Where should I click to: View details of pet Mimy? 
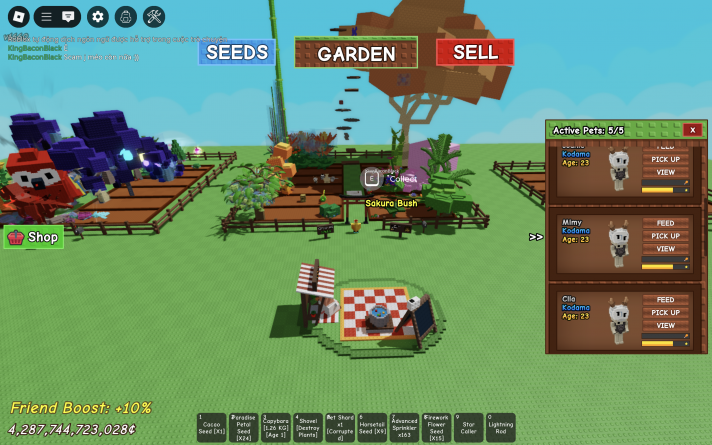[665, 249]
